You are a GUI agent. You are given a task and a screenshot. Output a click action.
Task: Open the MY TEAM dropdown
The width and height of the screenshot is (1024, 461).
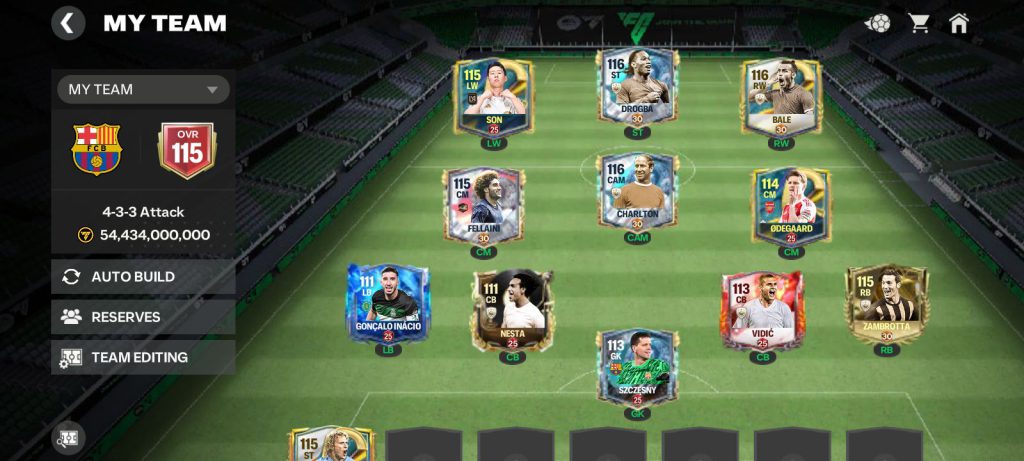(143, 89)
